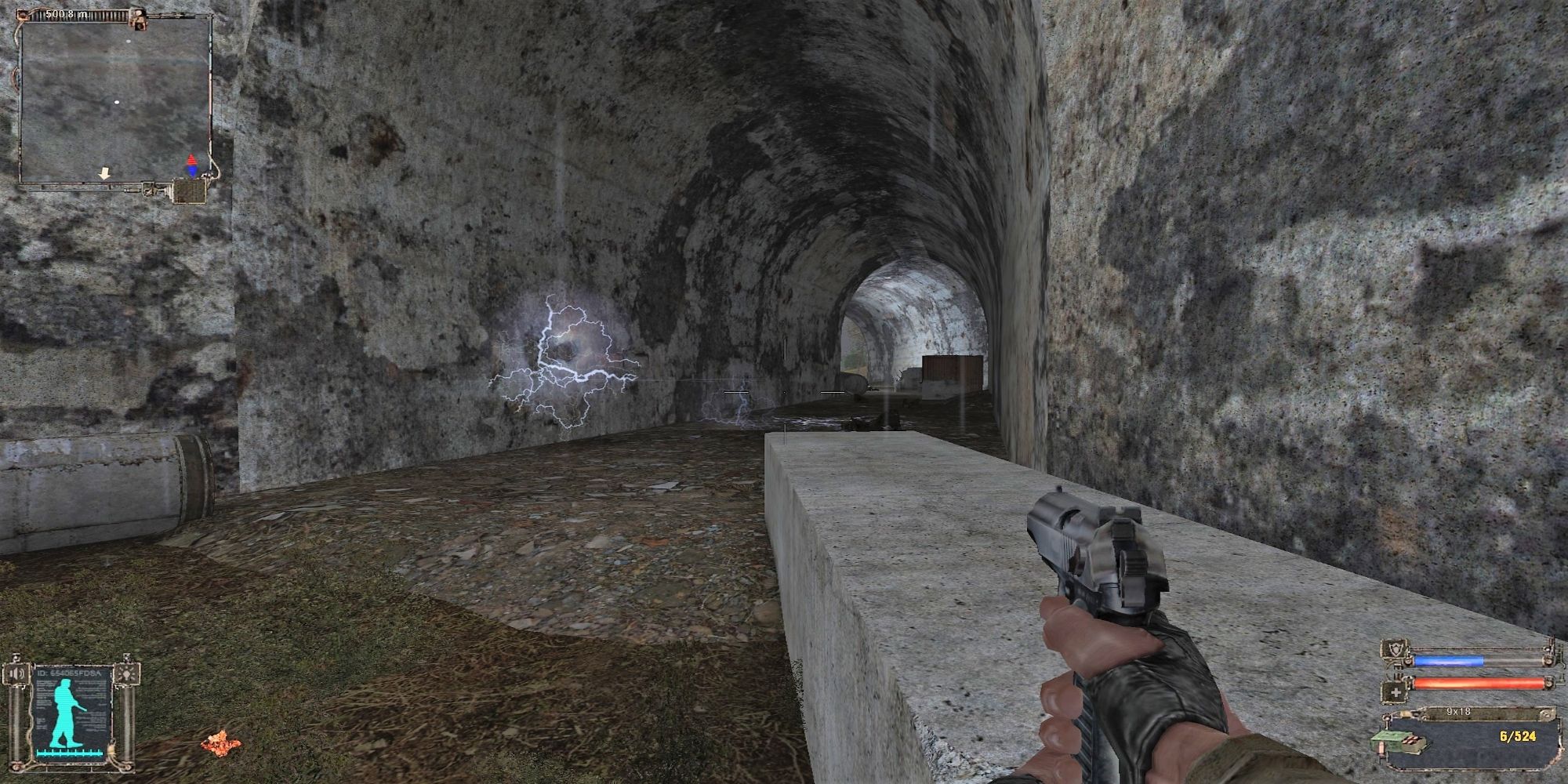The image size is (1568, 784).
Task: Open the PDA ID: 654065FDSA panel
Action: 71,672
